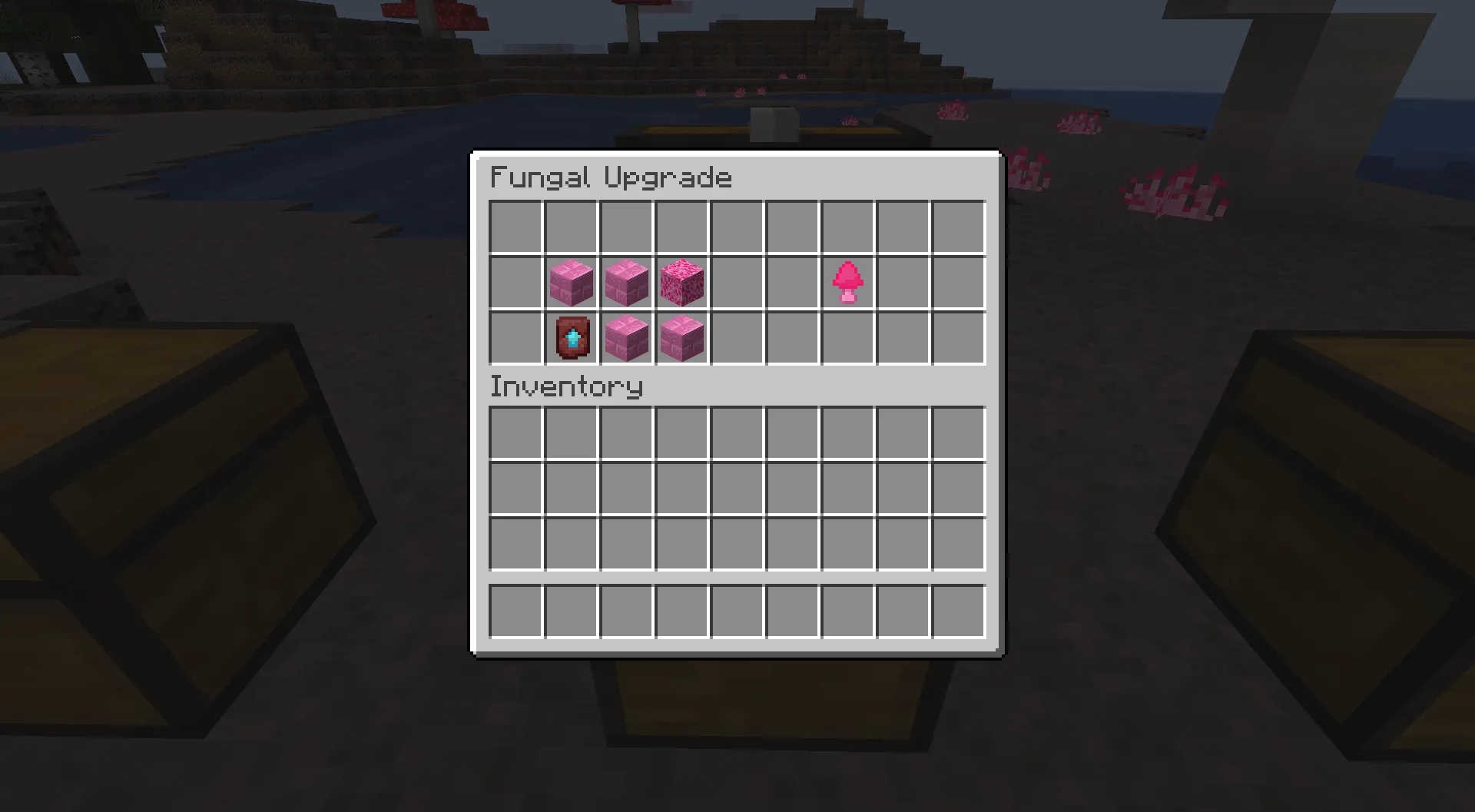The height and width of the screenshot is (812, 1475).
Task: Pick up the fungal smithing template with cyan arrow
Action: (x=570, y=338)
